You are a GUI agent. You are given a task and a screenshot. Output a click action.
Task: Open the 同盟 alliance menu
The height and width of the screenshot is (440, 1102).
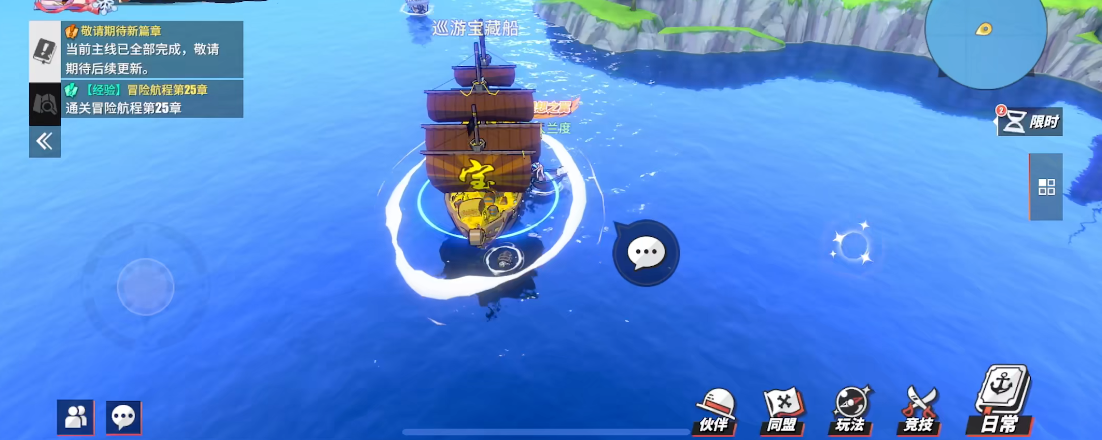pyautogui.click(x=783, y=411)
